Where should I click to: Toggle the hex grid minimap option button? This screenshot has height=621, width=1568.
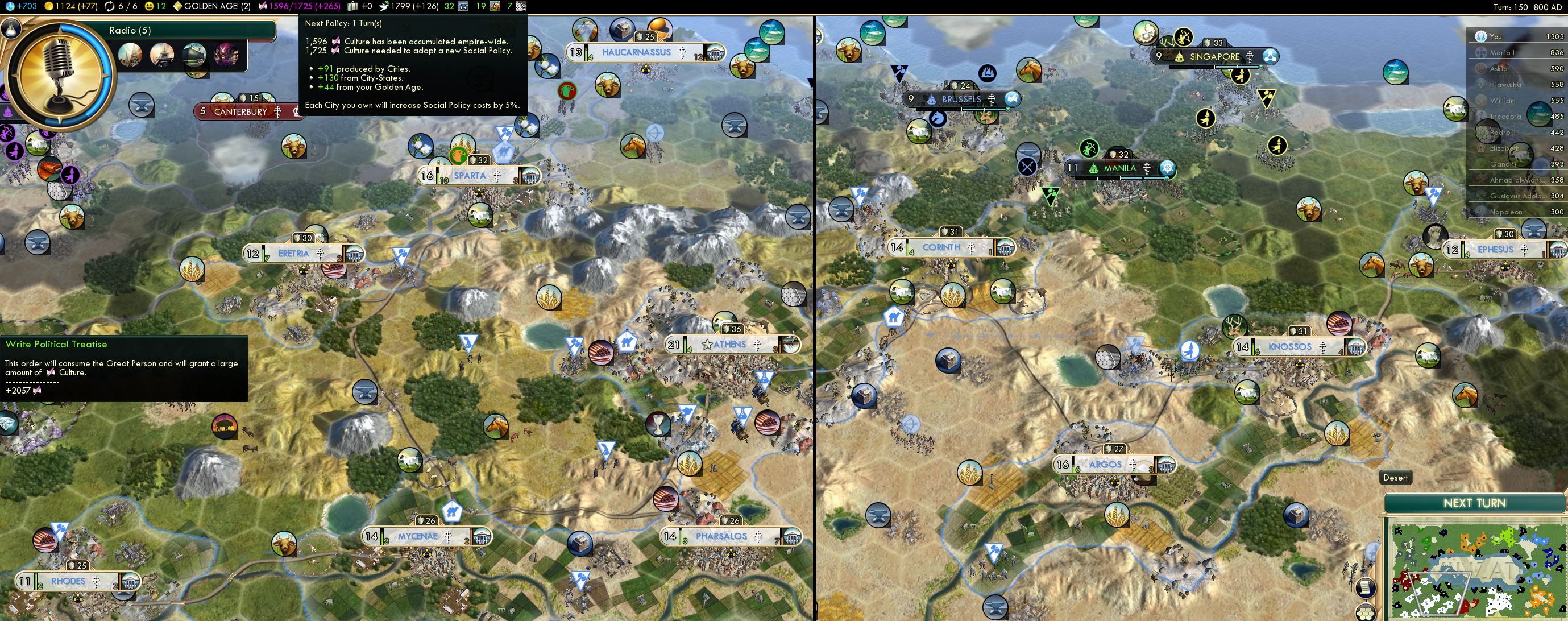tap(1367, 612)
